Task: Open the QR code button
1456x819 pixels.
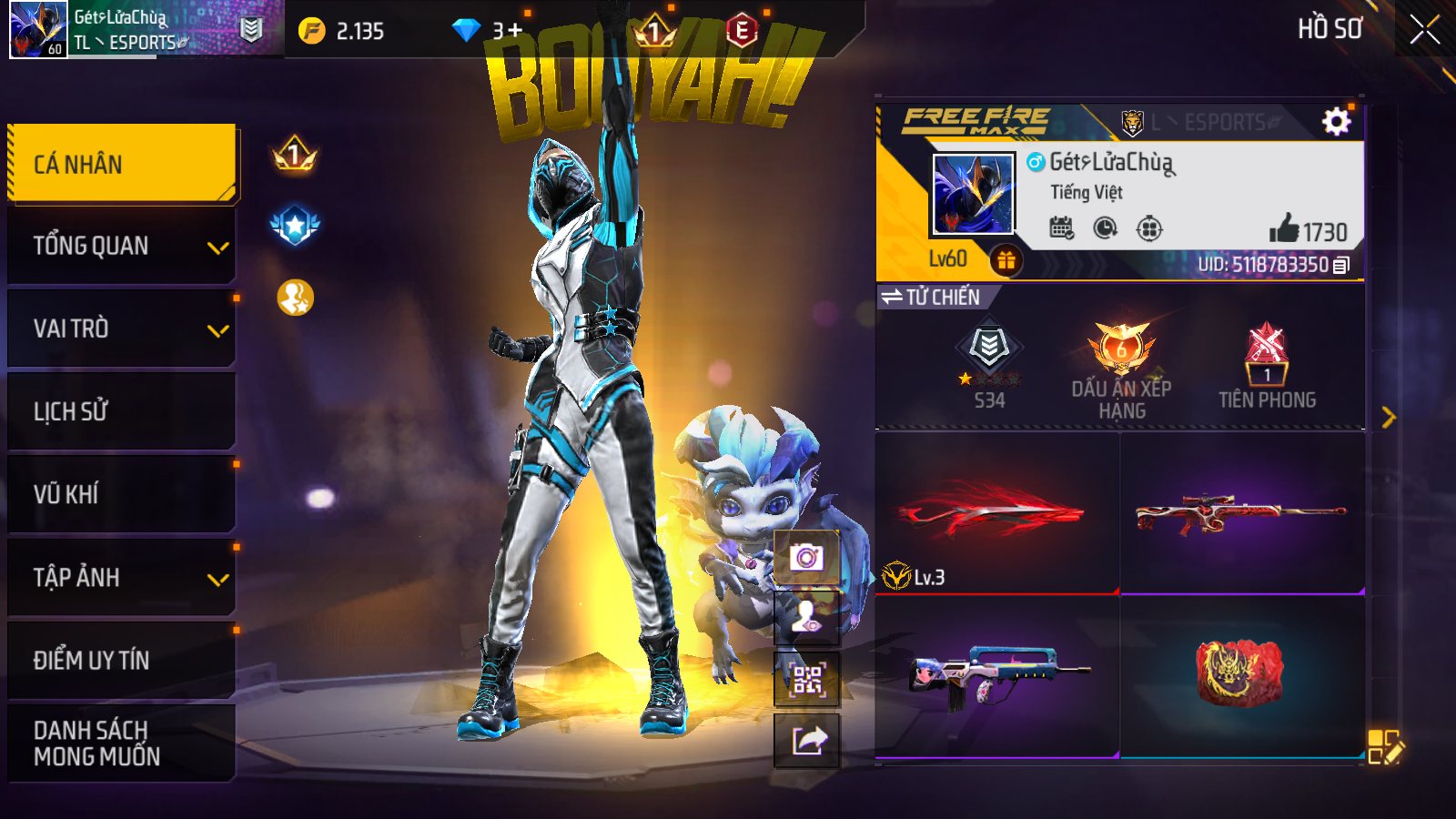Action: (x=806, y=680)
